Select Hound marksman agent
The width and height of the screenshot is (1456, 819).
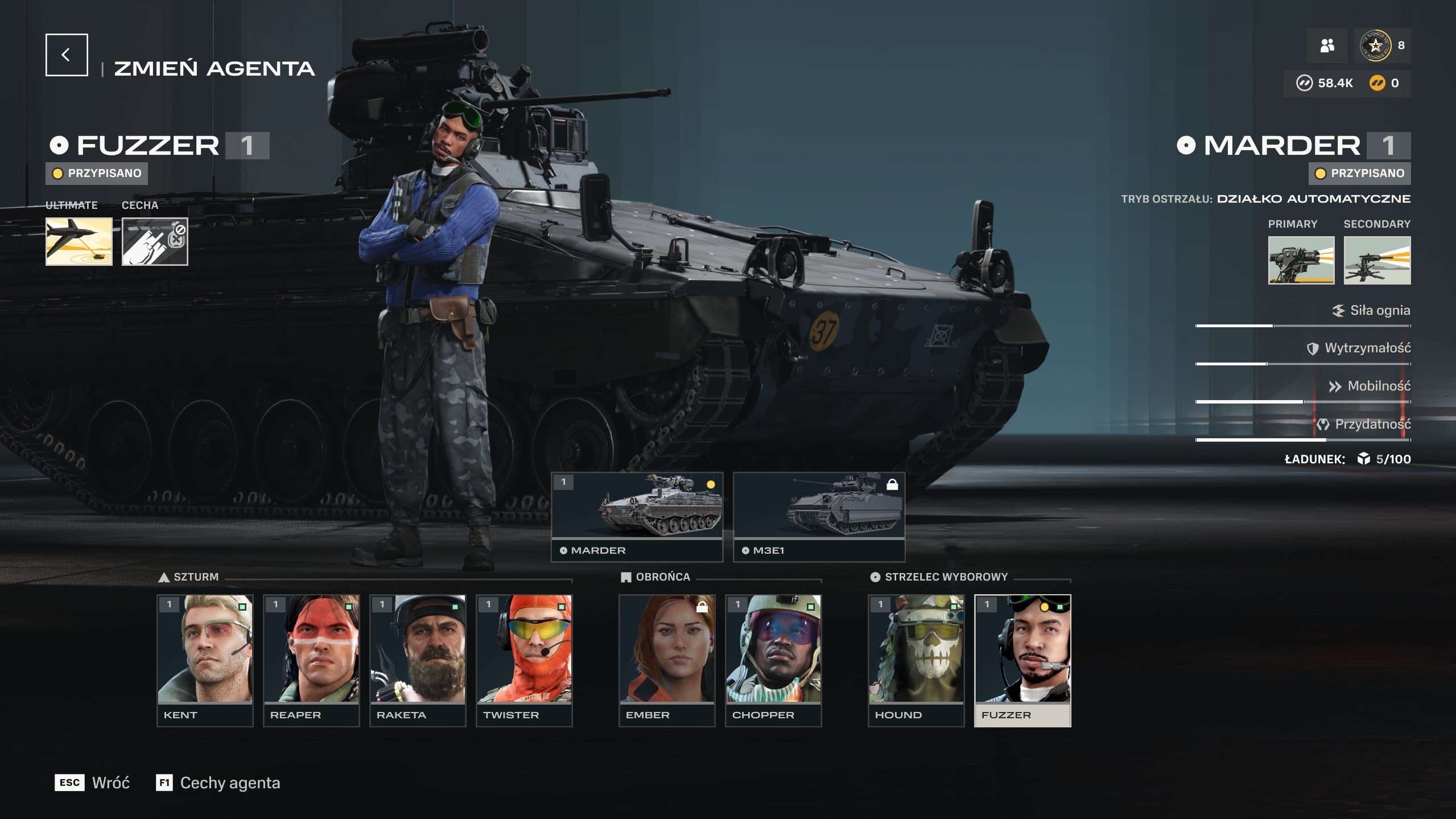pyautogui.click(x=916, y=660)
